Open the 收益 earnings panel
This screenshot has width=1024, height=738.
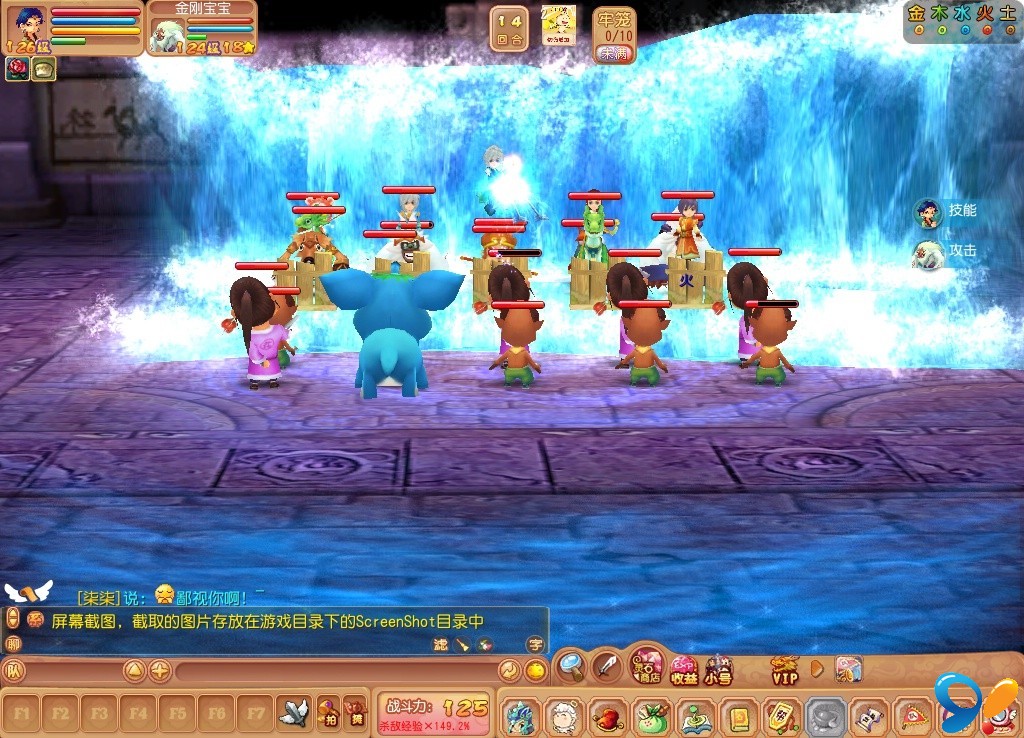coord(684,668)
